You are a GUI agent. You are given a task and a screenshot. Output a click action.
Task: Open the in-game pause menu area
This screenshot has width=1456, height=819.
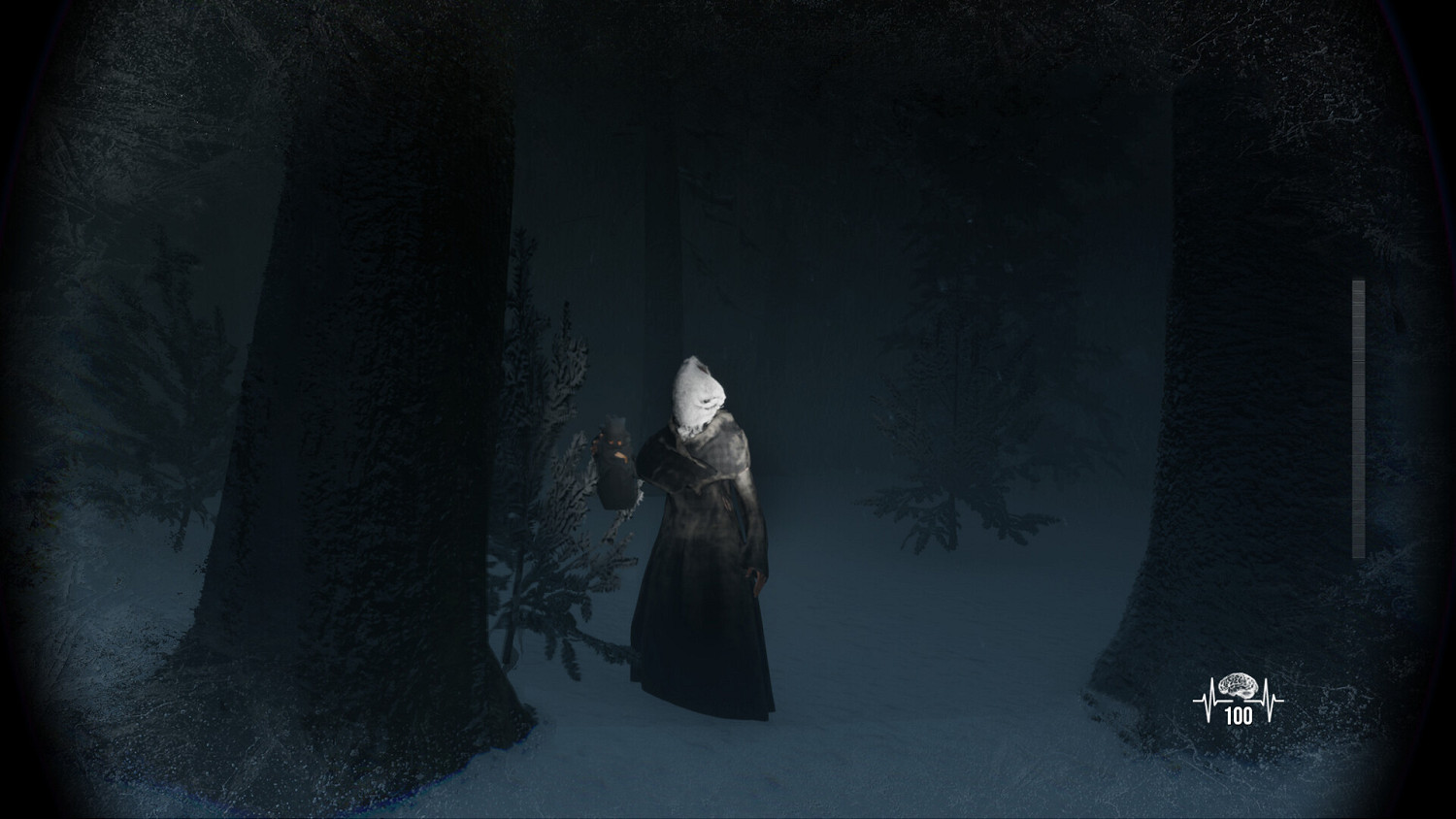click(728, 408)
